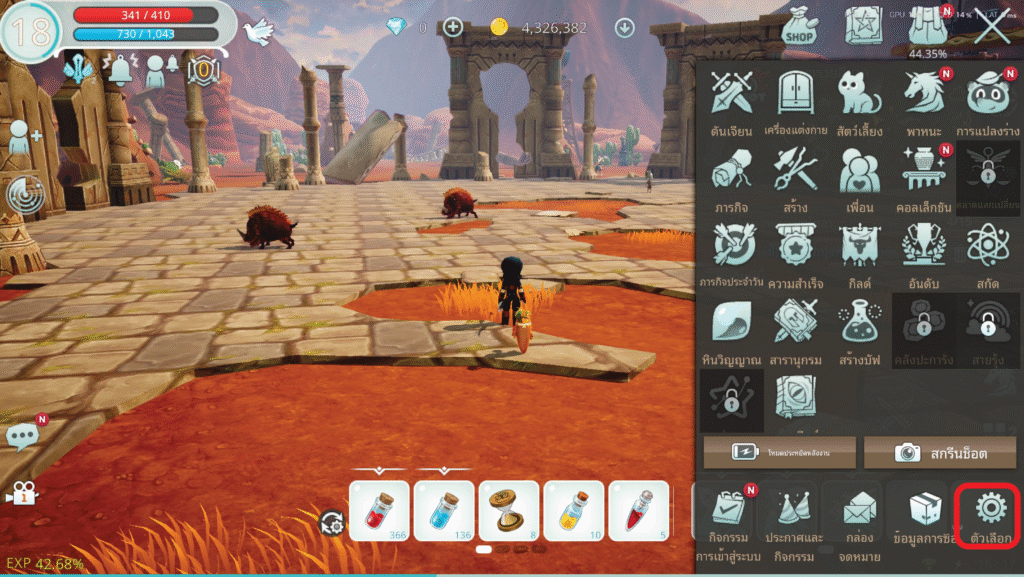Add diamonds with the plus button

click(x=453, y=27)
